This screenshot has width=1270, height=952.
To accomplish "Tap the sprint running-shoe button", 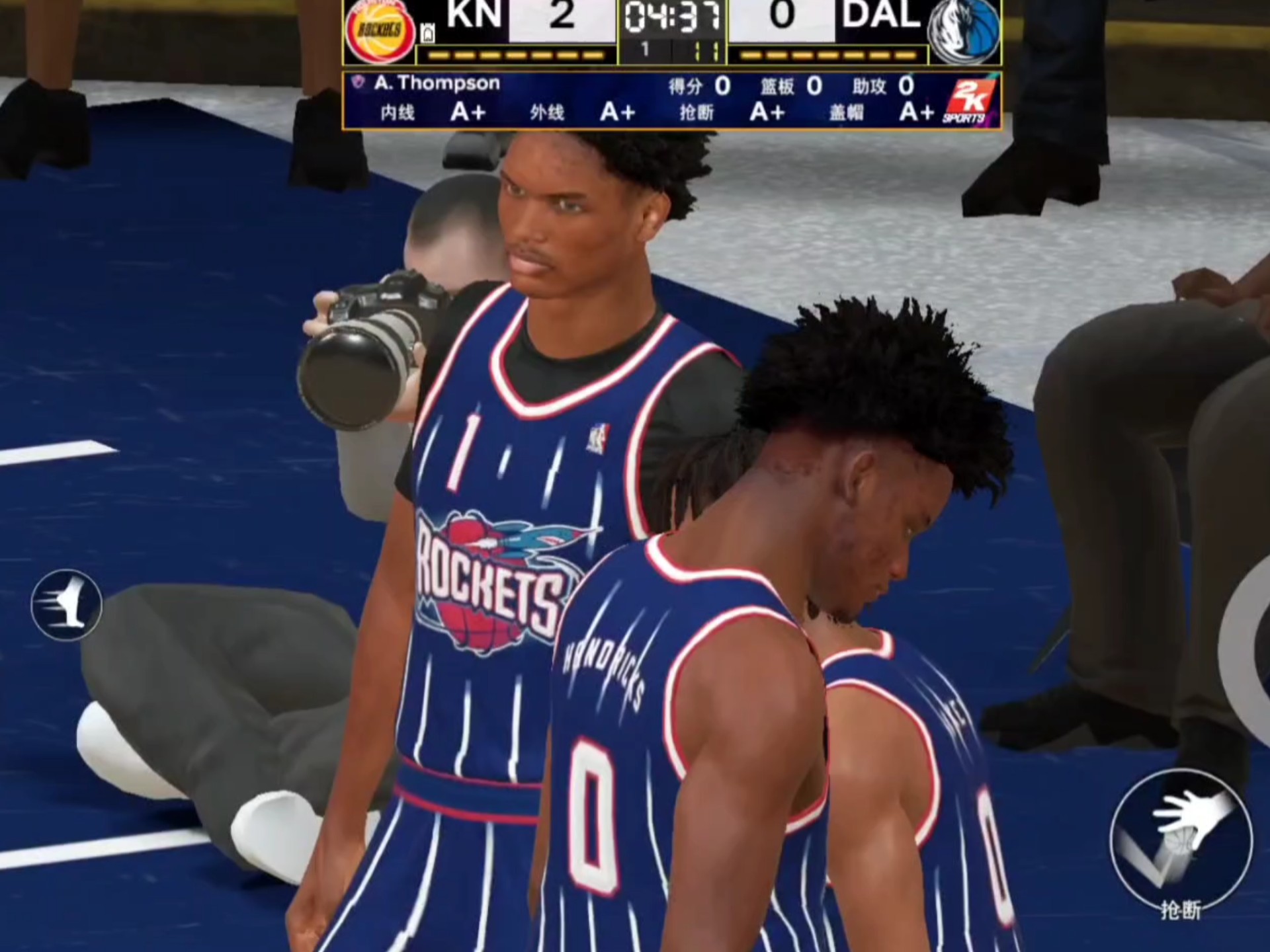I will tap(67, 604).
